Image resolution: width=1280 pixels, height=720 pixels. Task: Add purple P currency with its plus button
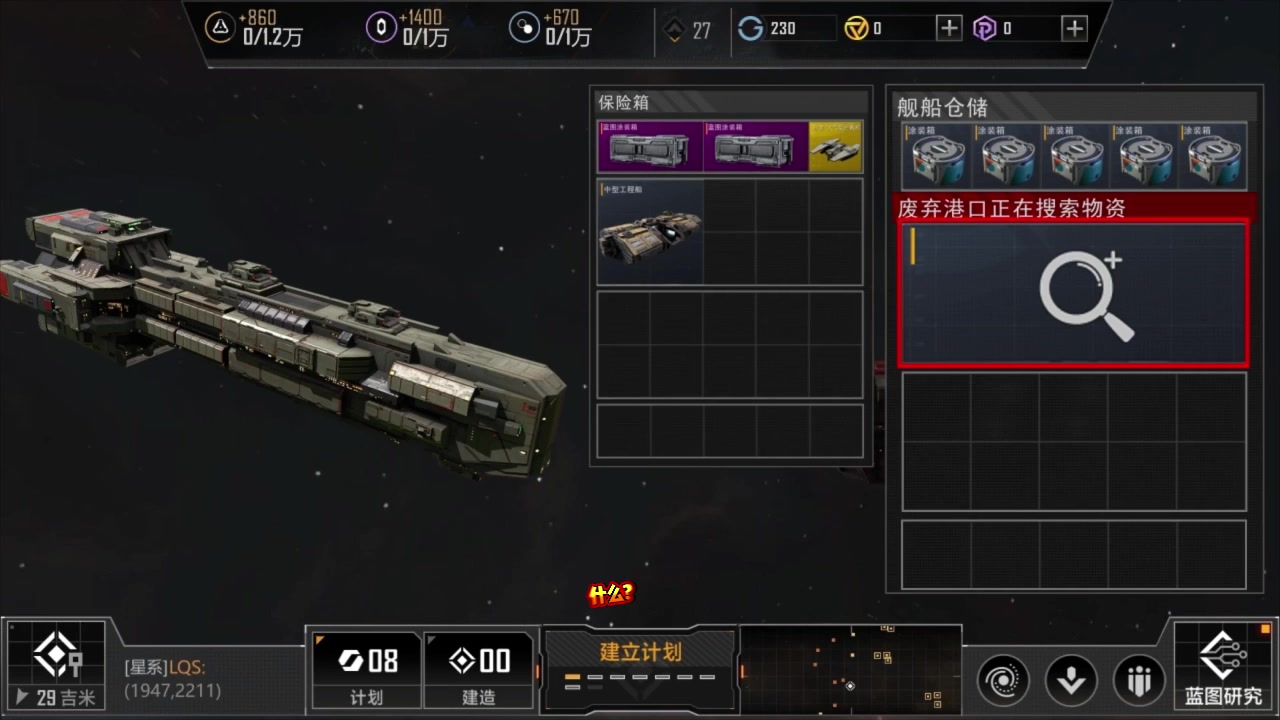1073,28
